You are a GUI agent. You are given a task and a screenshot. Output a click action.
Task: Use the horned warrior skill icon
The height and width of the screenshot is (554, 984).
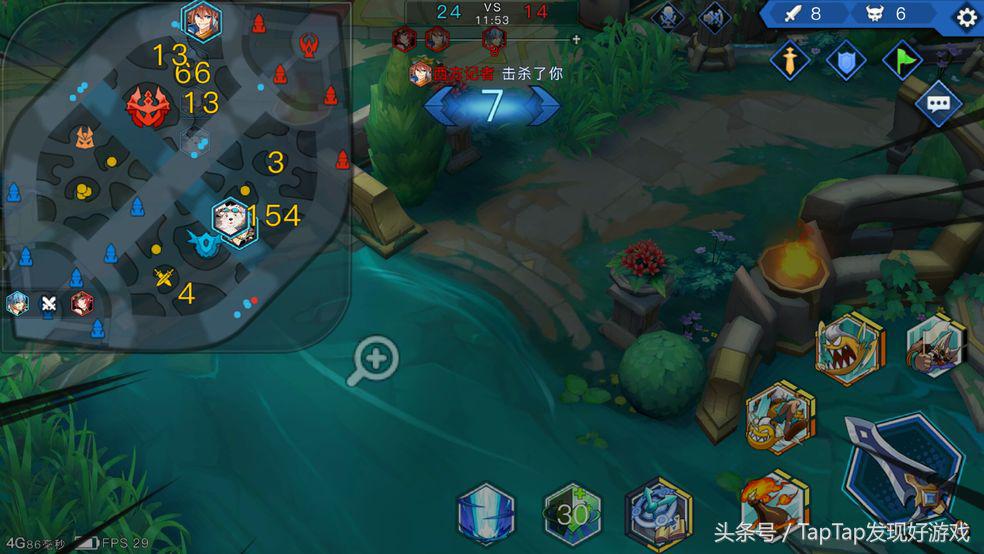(935, 345)
